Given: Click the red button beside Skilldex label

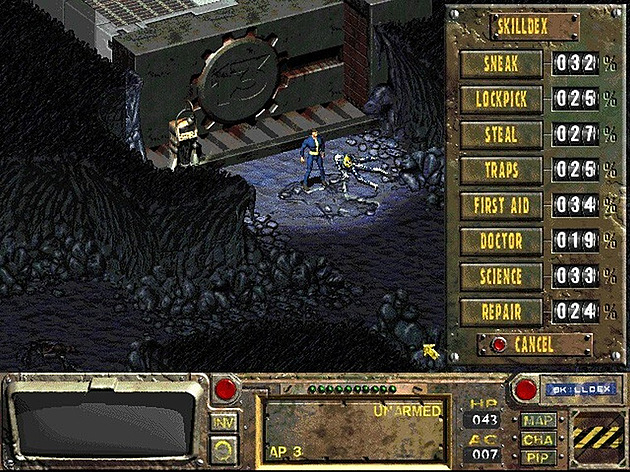Looking at the screenshot, I should pyautogui.click(x=524, y=386).
